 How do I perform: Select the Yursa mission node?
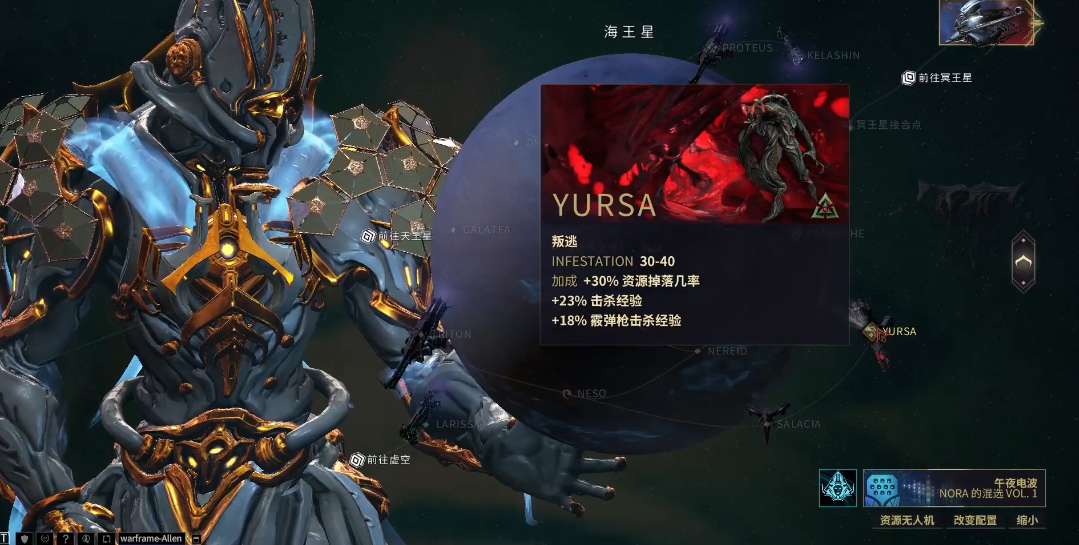[877, 331]
